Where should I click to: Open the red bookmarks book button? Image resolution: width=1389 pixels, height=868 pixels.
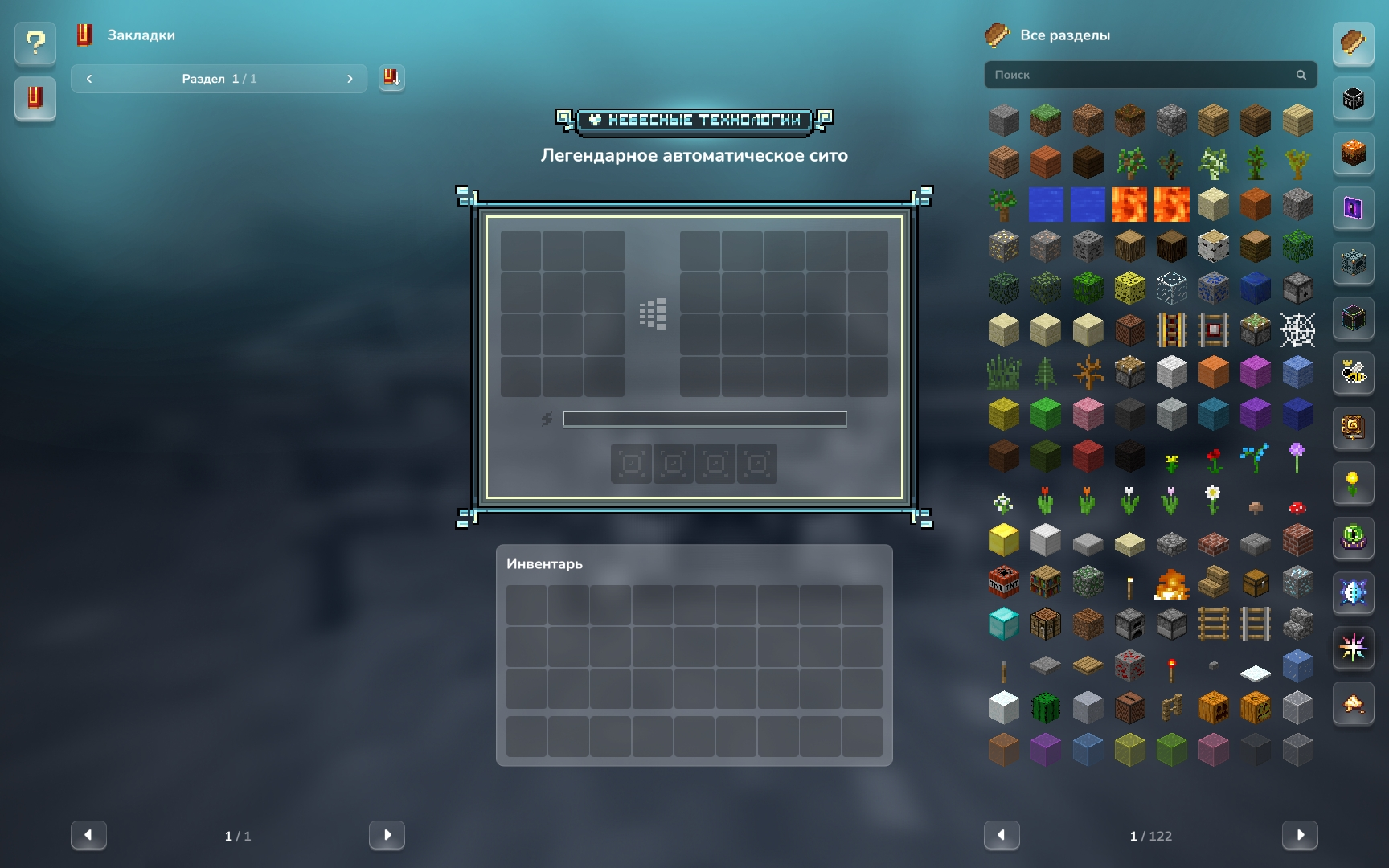tap(35, 98)
